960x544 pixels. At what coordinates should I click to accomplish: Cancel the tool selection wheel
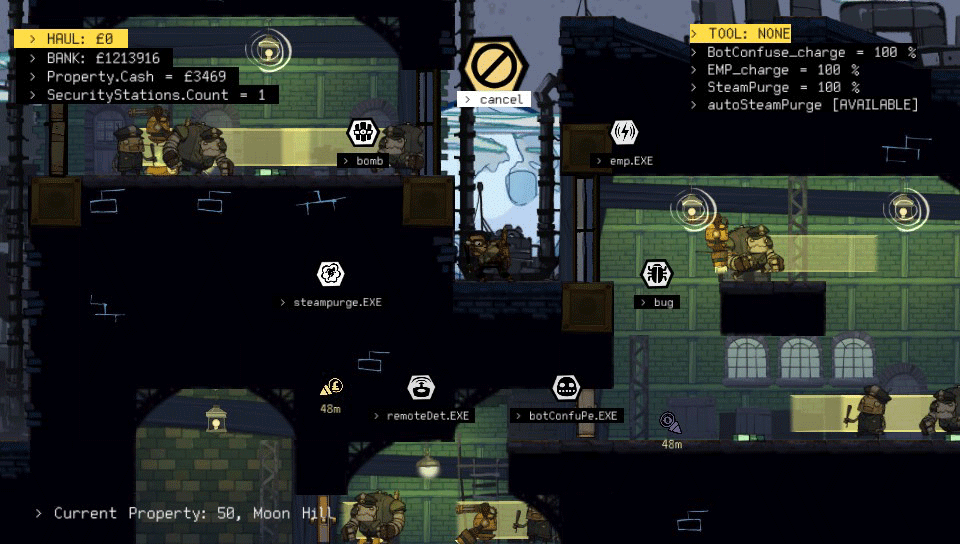pyautogui.click(x=492, y=66)
